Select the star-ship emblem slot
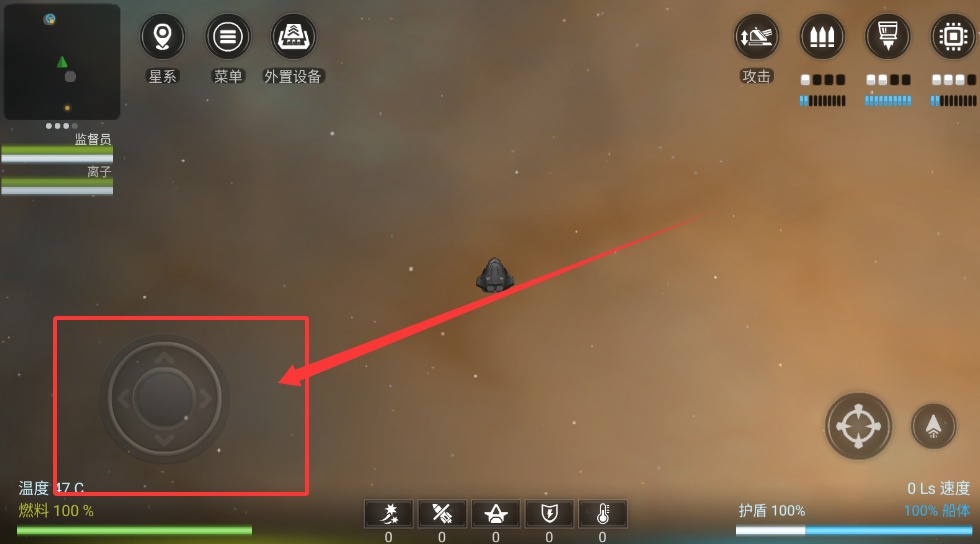 [495, 514]
